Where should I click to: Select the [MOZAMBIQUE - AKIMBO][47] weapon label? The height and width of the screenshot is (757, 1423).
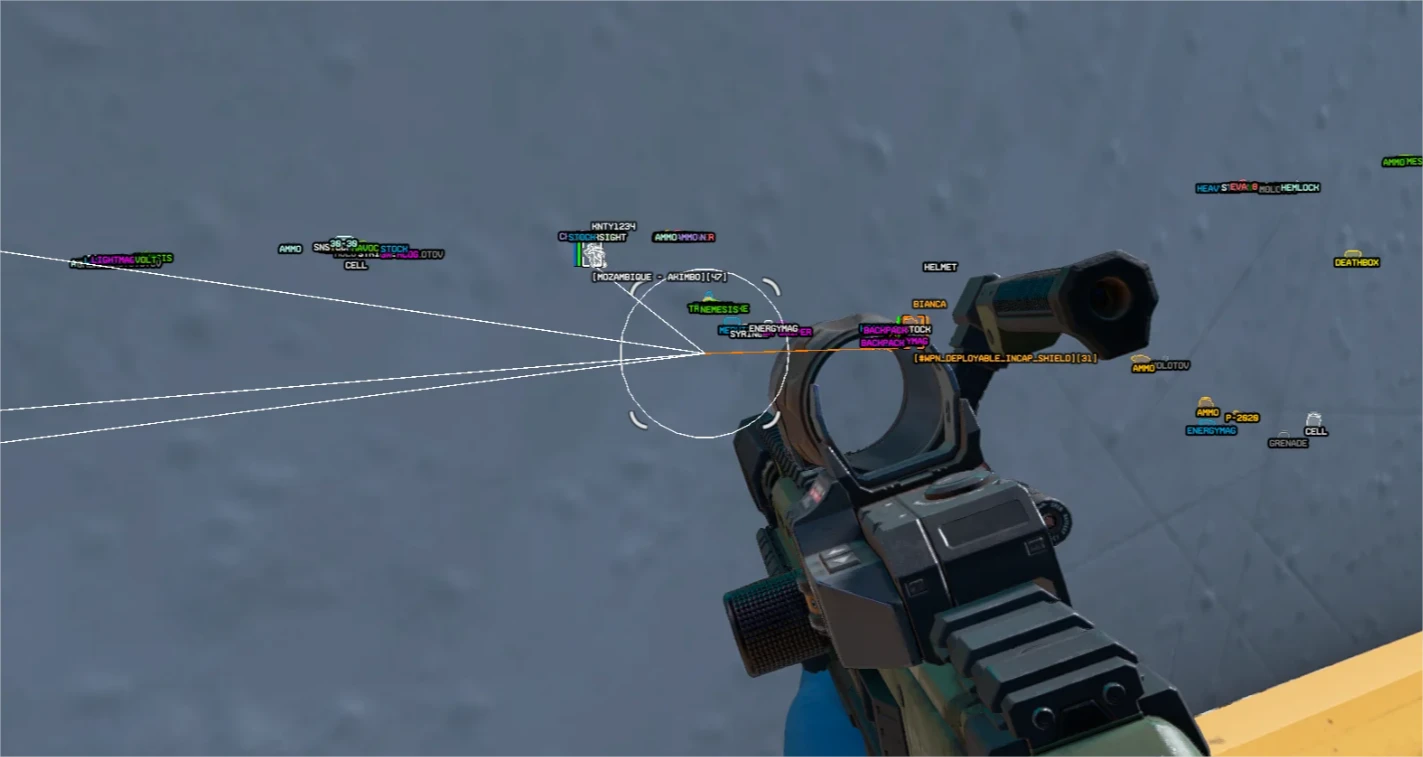pyautogui.click(x=660, y=277)
